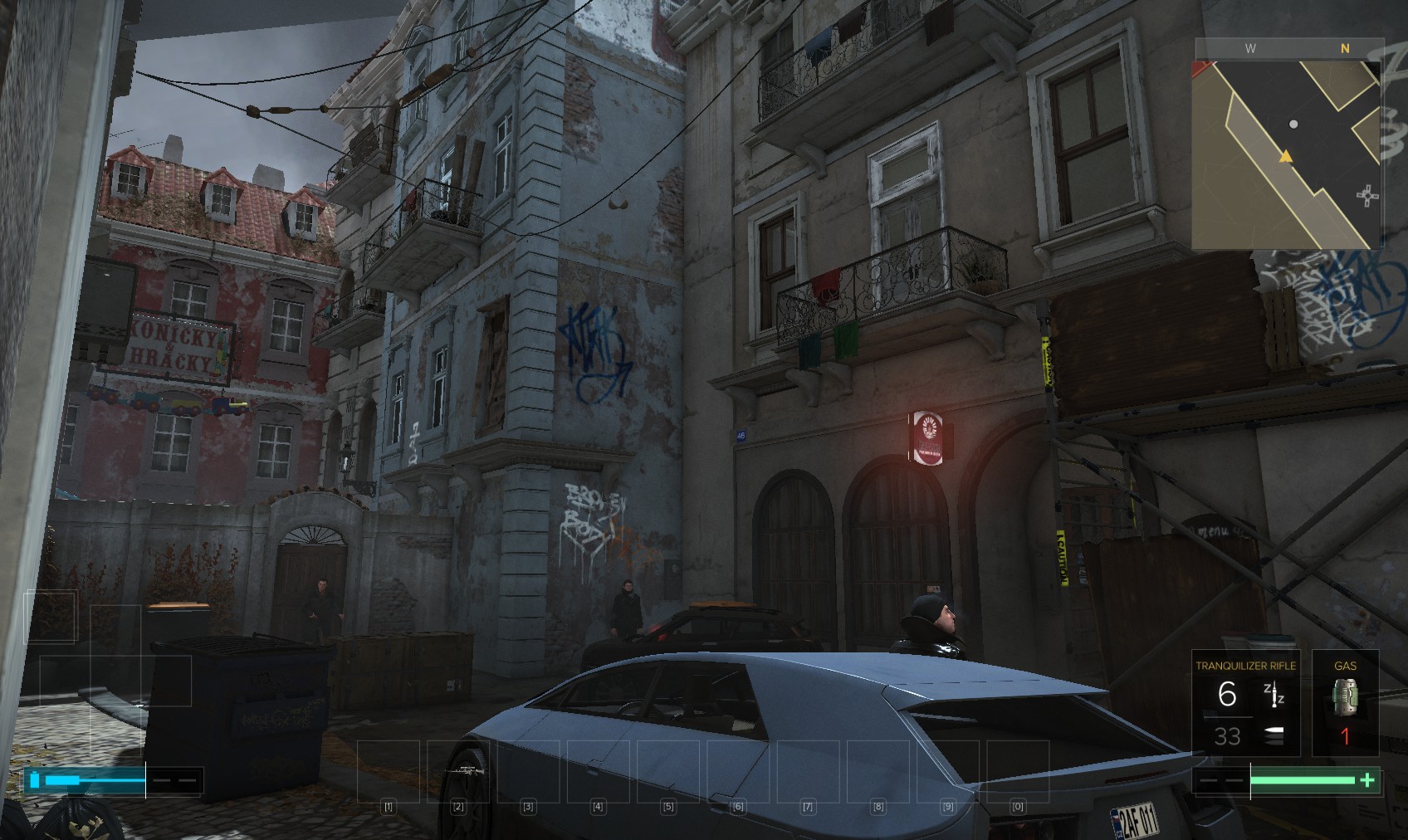The image size is (1408, 840).
Task: Click the Tranquilizer Rifle weapon panel
Action: tap(1244, 703)
